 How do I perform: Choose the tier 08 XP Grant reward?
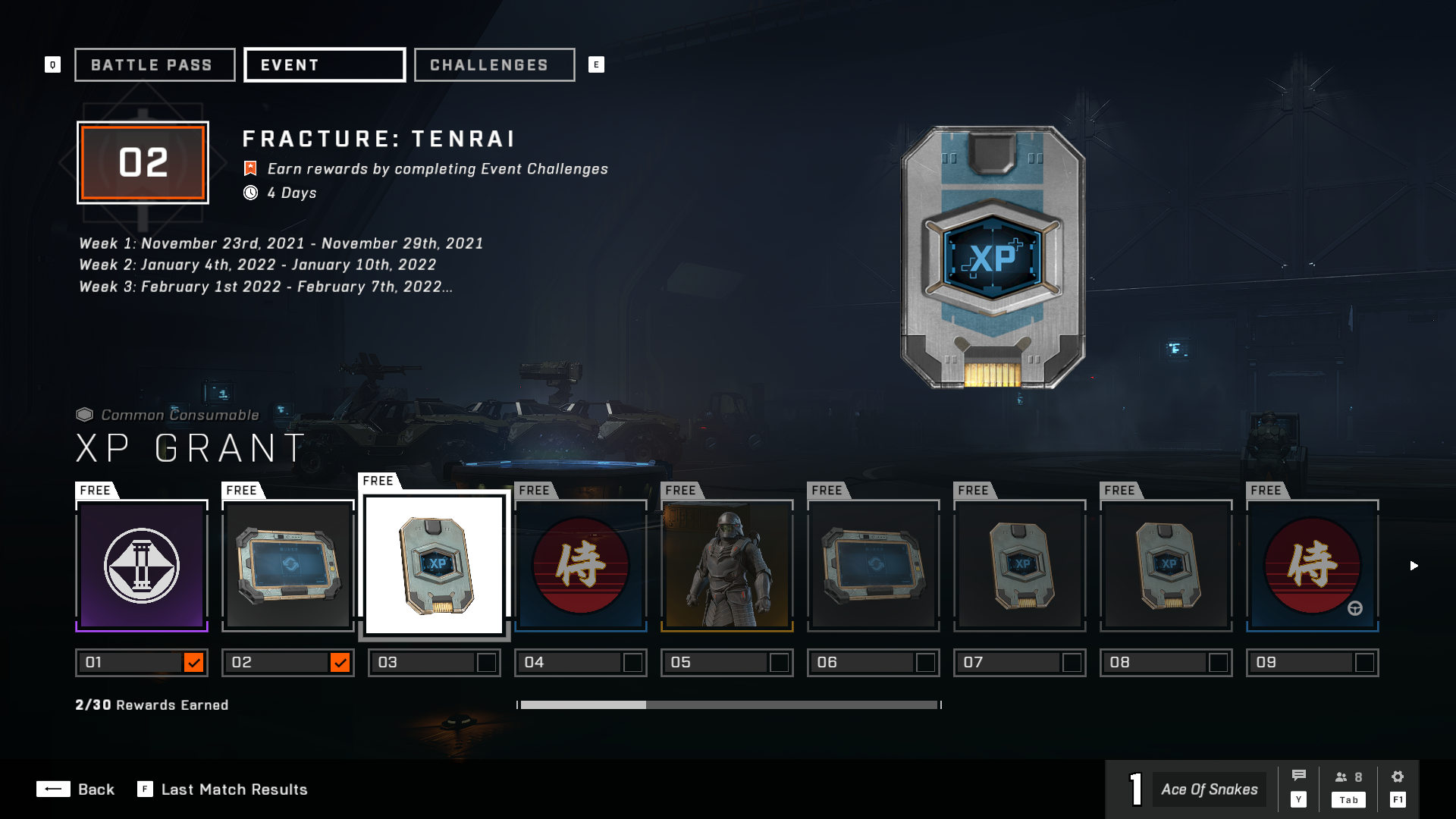(1166, 566)
